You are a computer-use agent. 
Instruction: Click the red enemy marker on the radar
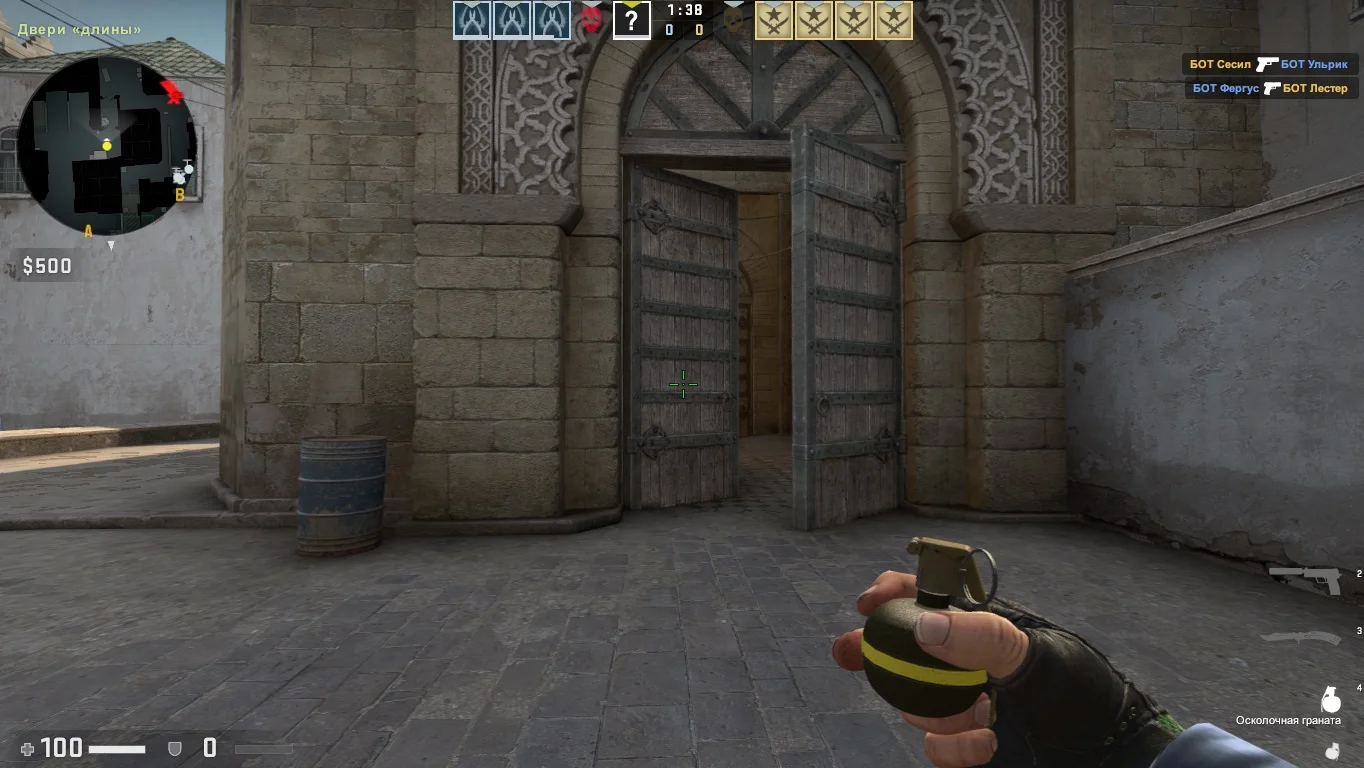click(174, 93)
